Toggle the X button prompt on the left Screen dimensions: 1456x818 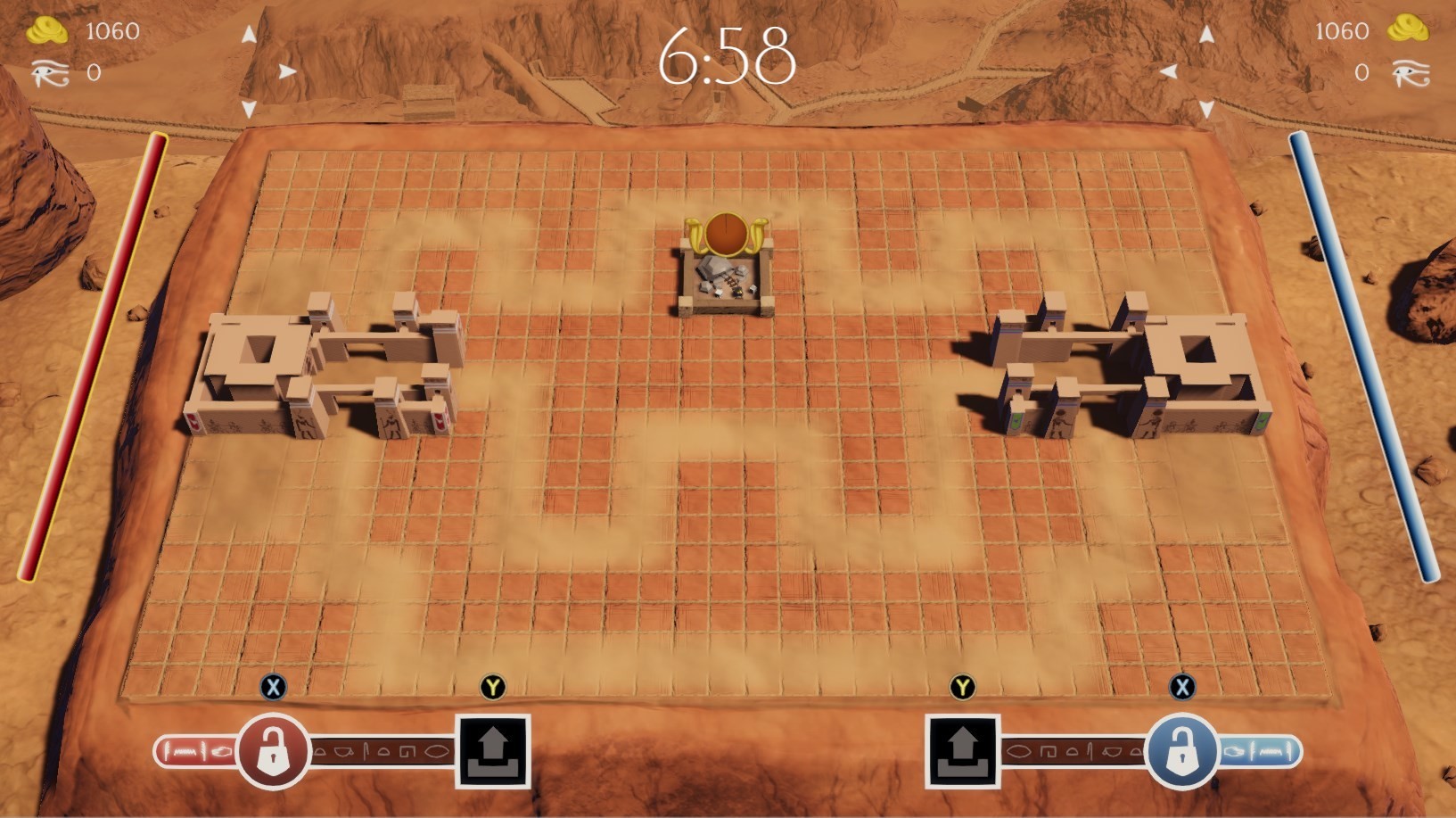coord(274,688)
